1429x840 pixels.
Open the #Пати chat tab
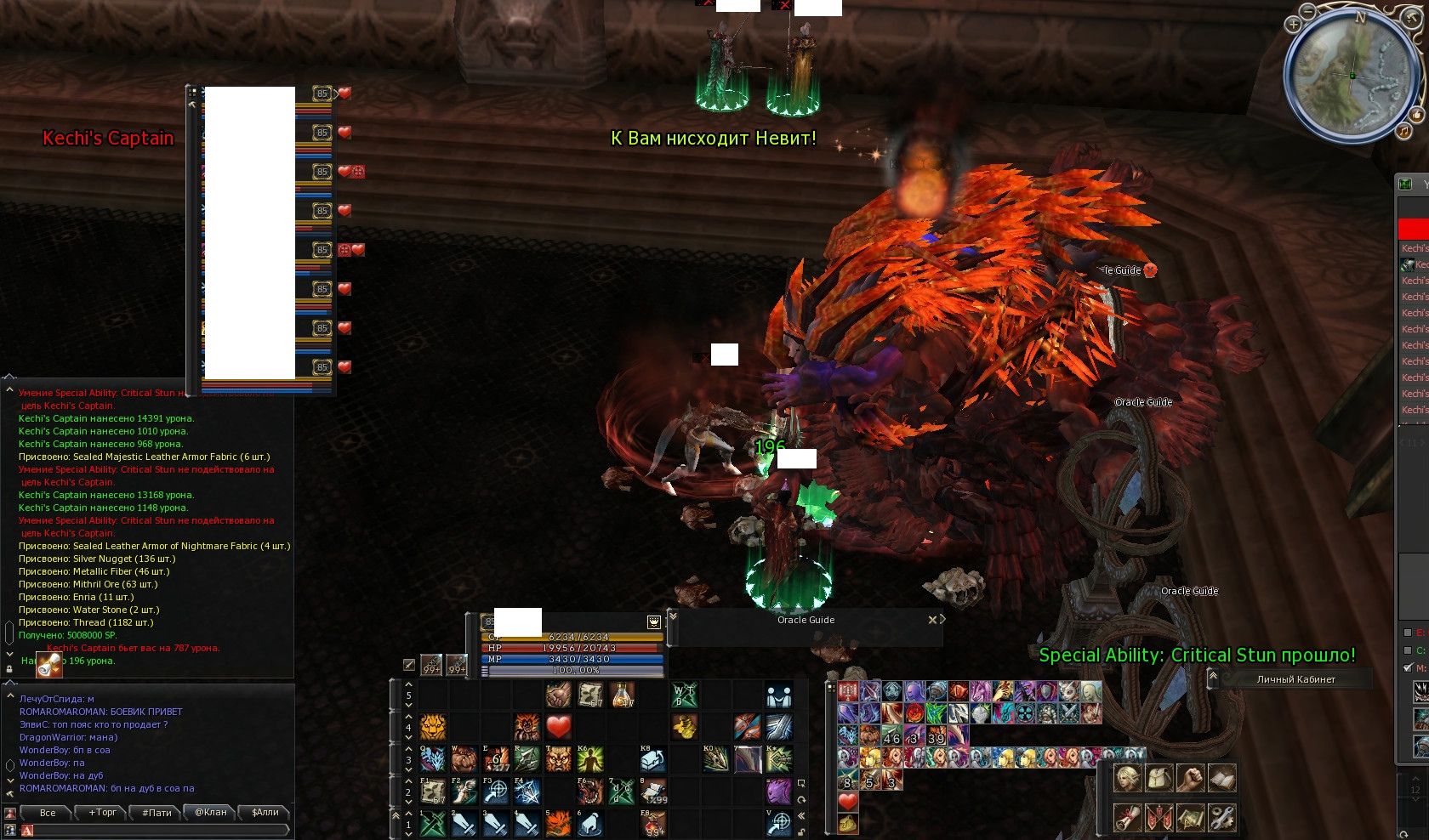[157, 813]
